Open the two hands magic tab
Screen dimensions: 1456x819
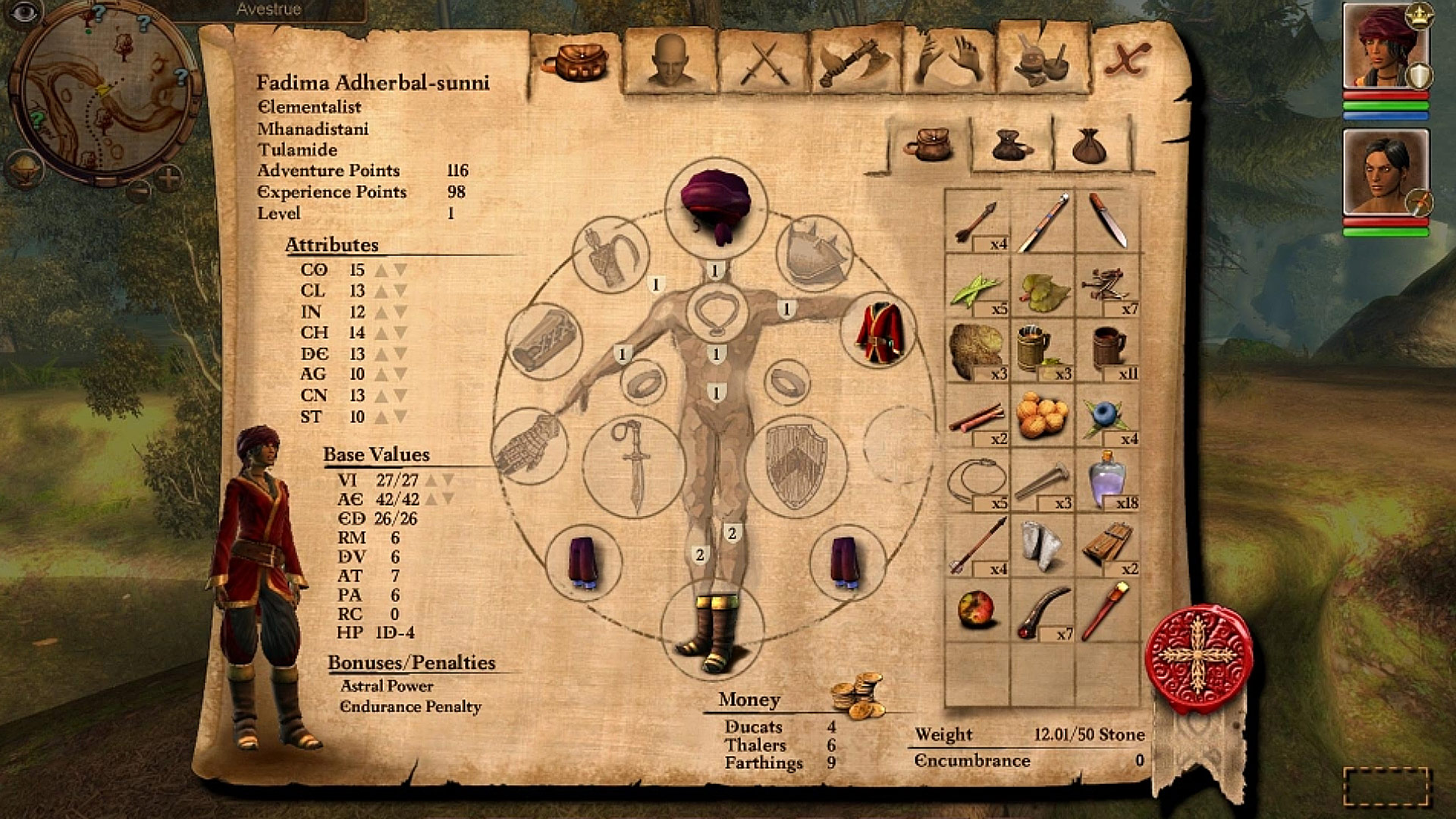coord(949,61)
